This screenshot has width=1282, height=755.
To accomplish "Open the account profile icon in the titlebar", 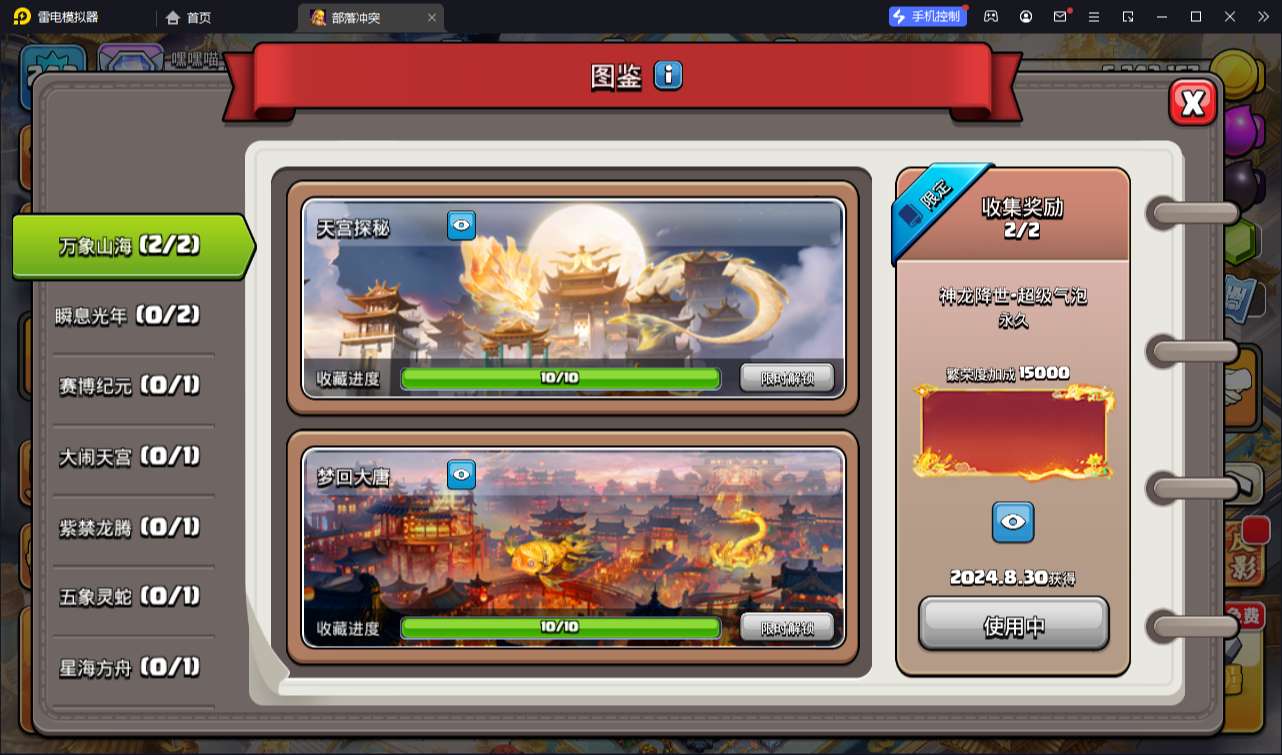I will click(x=1025, y=16).
